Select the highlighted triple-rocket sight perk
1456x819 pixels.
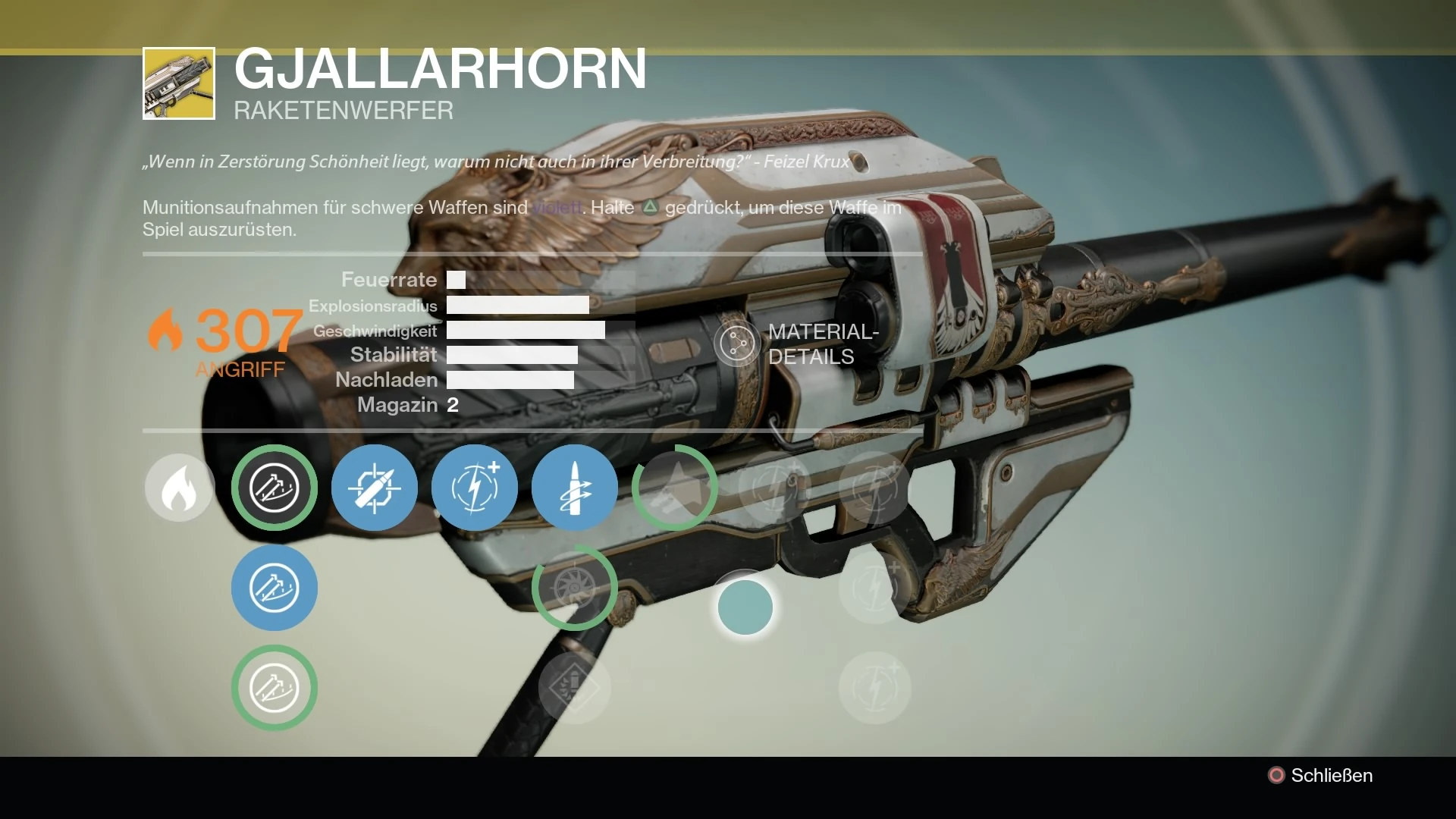pos(275,488)
